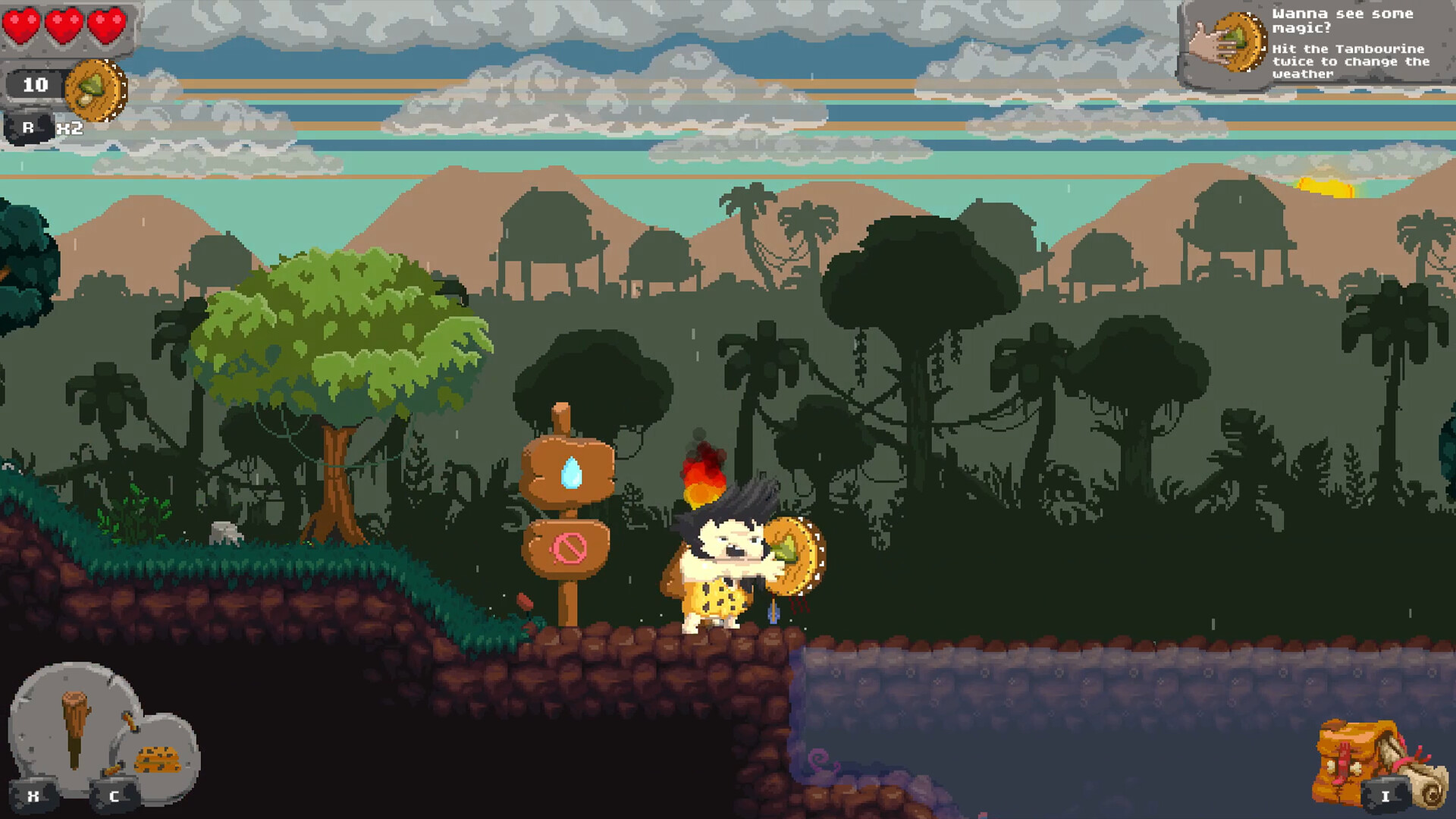Screen dimensions: 1456x819
Task: Click the X key prompt under the club
Action: 32,796
